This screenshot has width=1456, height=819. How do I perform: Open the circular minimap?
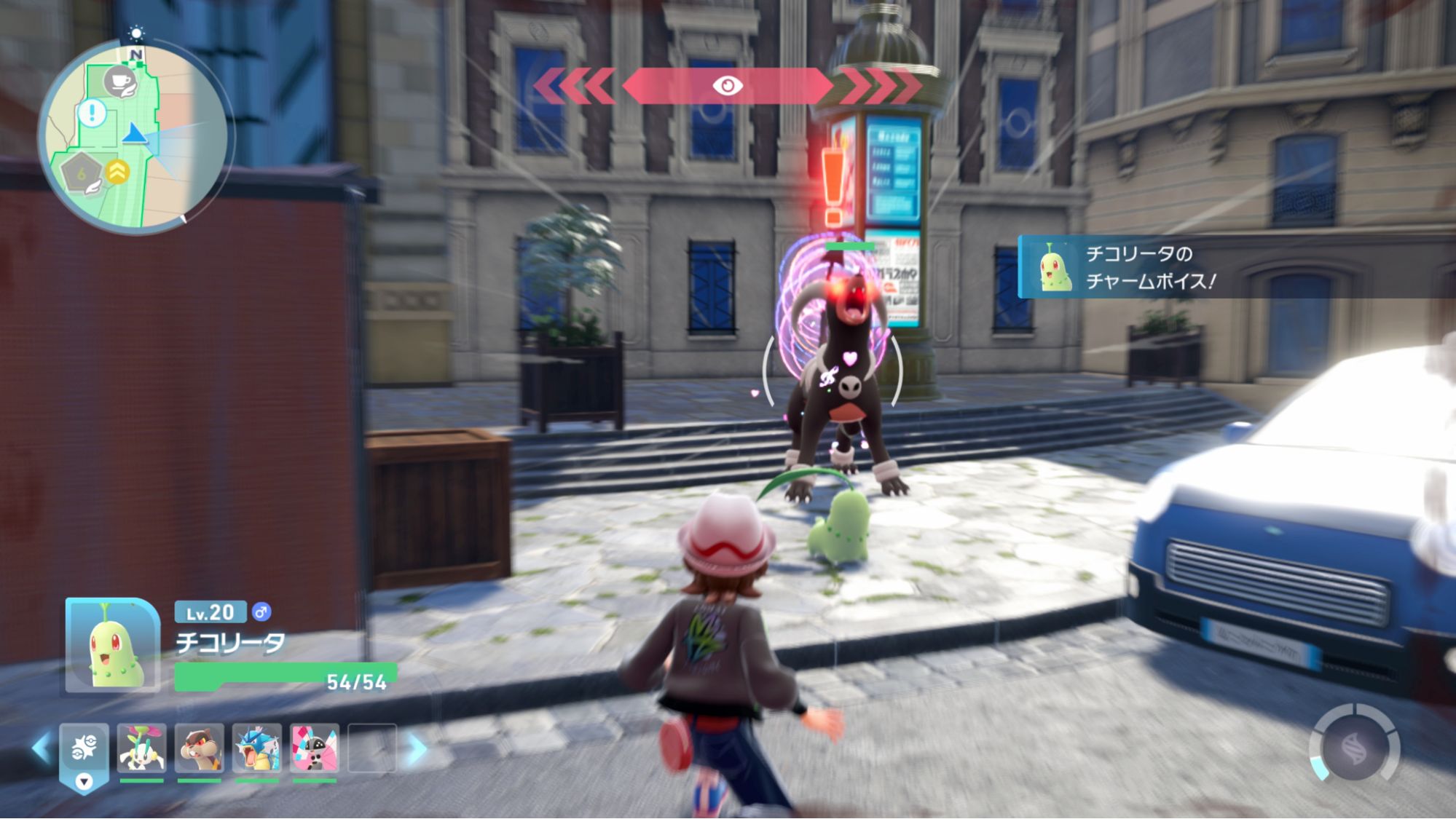click(136, 137)
